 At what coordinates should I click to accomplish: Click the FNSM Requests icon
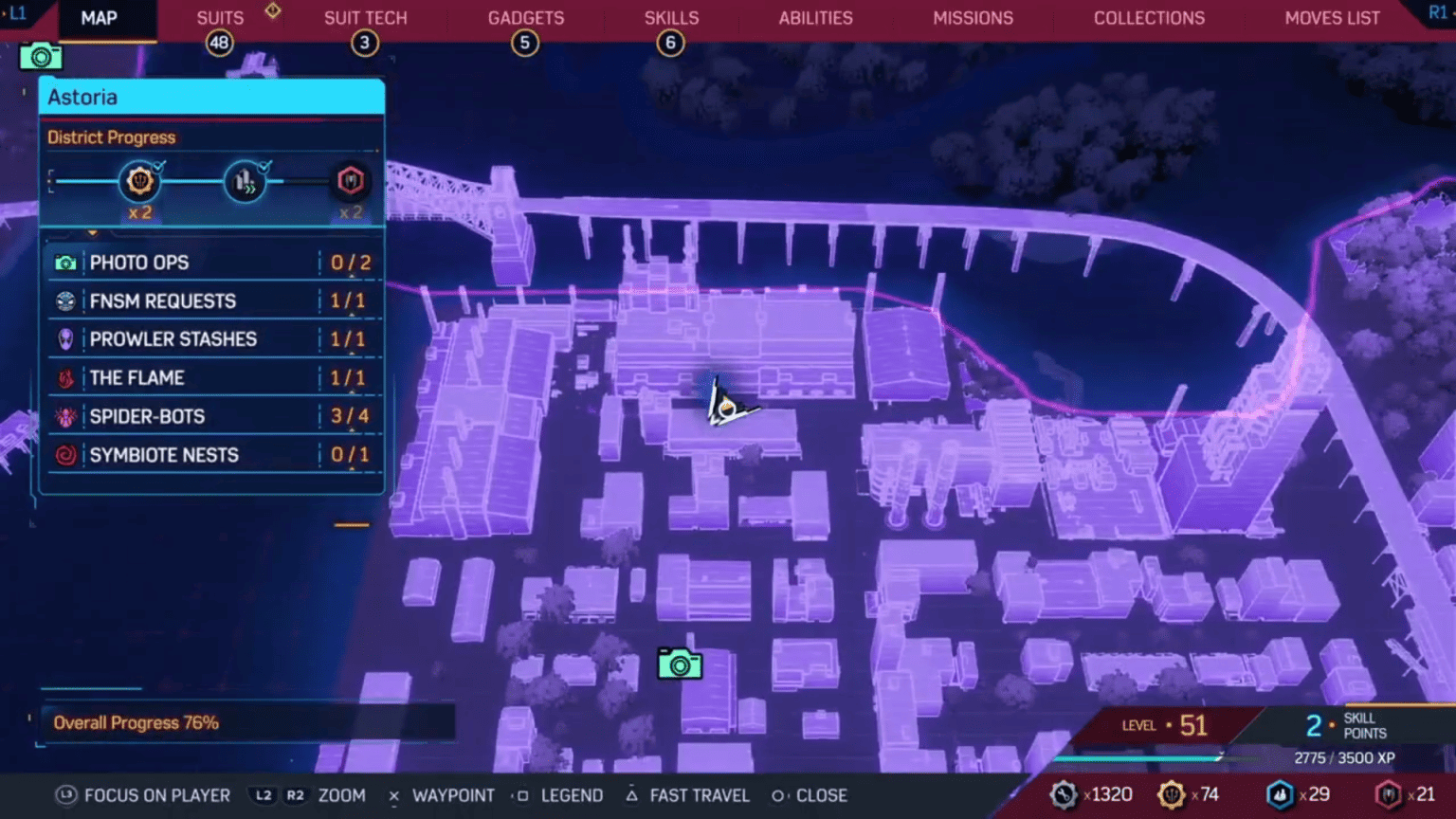click(x=64, y=300)
